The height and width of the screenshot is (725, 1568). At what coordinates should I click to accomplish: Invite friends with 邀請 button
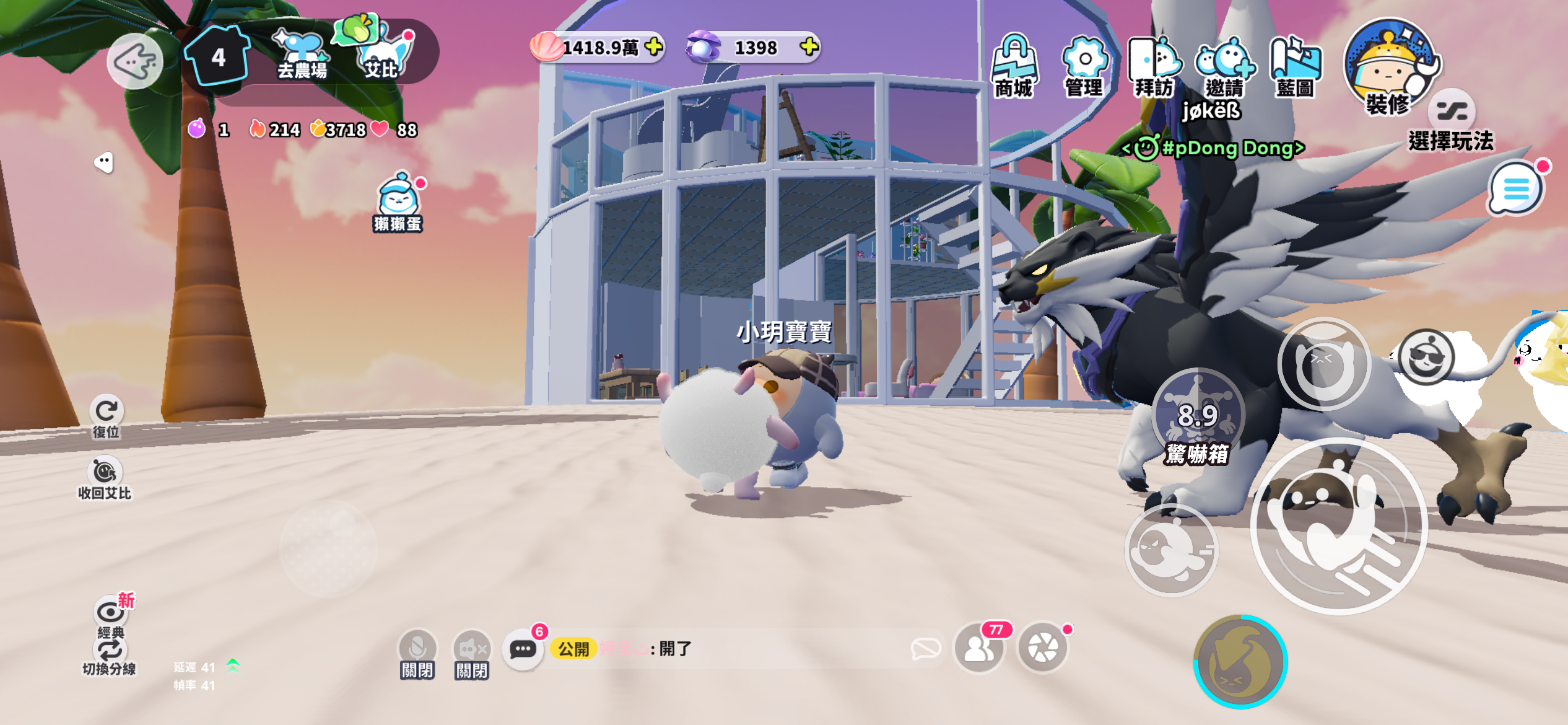1224,66
